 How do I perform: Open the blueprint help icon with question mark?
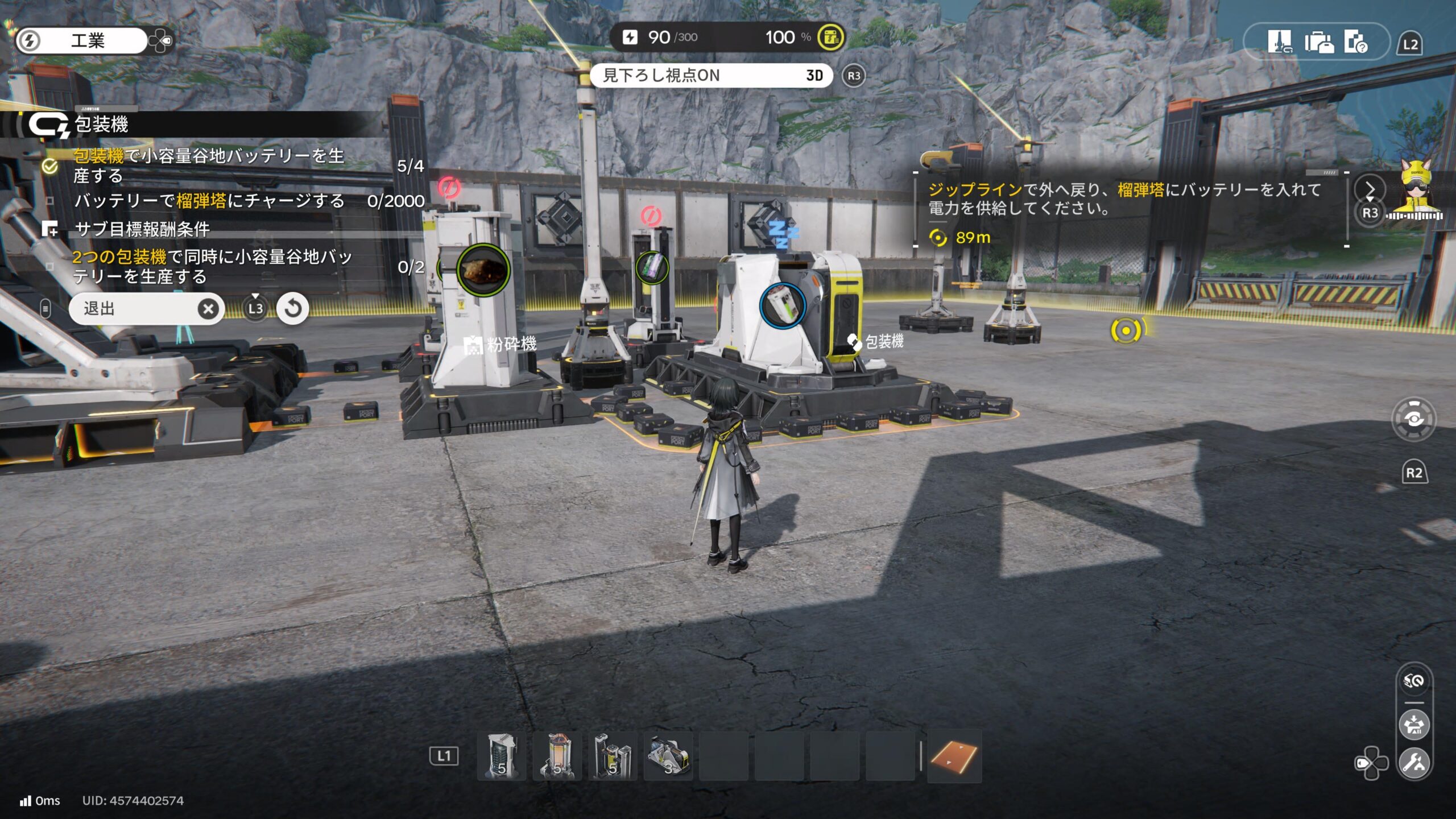point(1356,42)
